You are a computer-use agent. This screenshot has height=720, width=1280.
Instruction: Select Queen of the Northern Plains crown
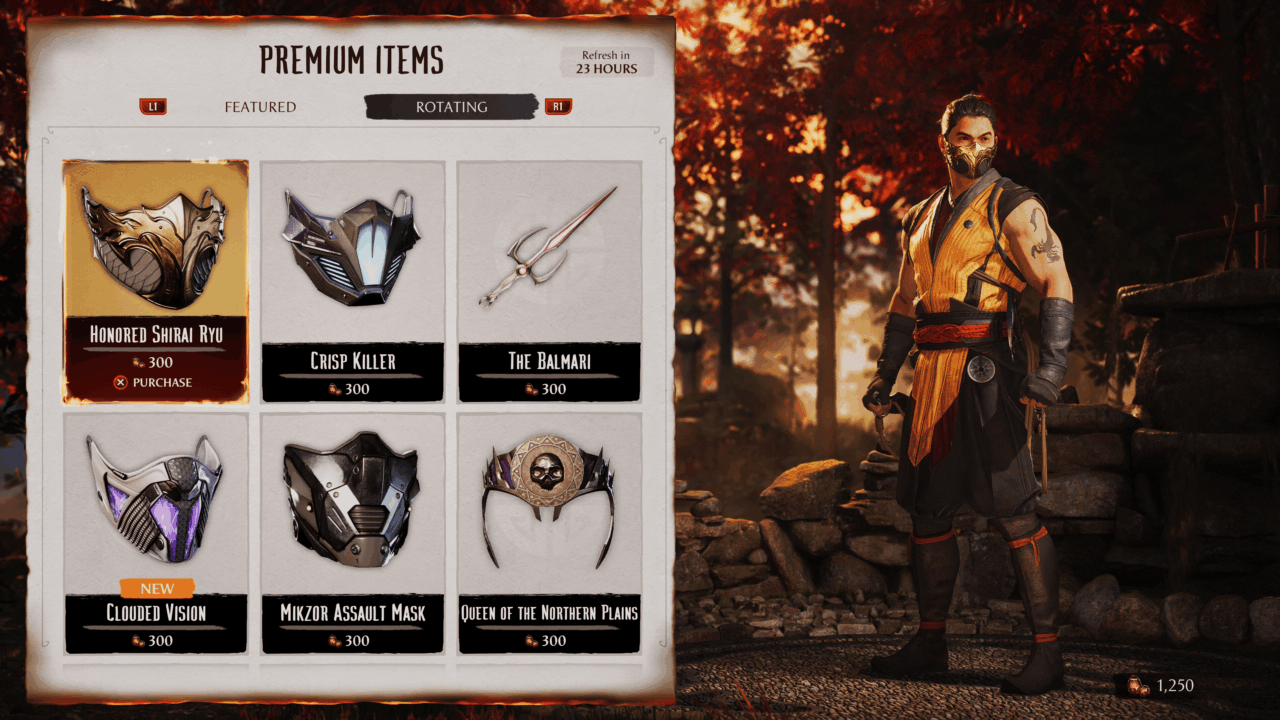tap(549, 532)
